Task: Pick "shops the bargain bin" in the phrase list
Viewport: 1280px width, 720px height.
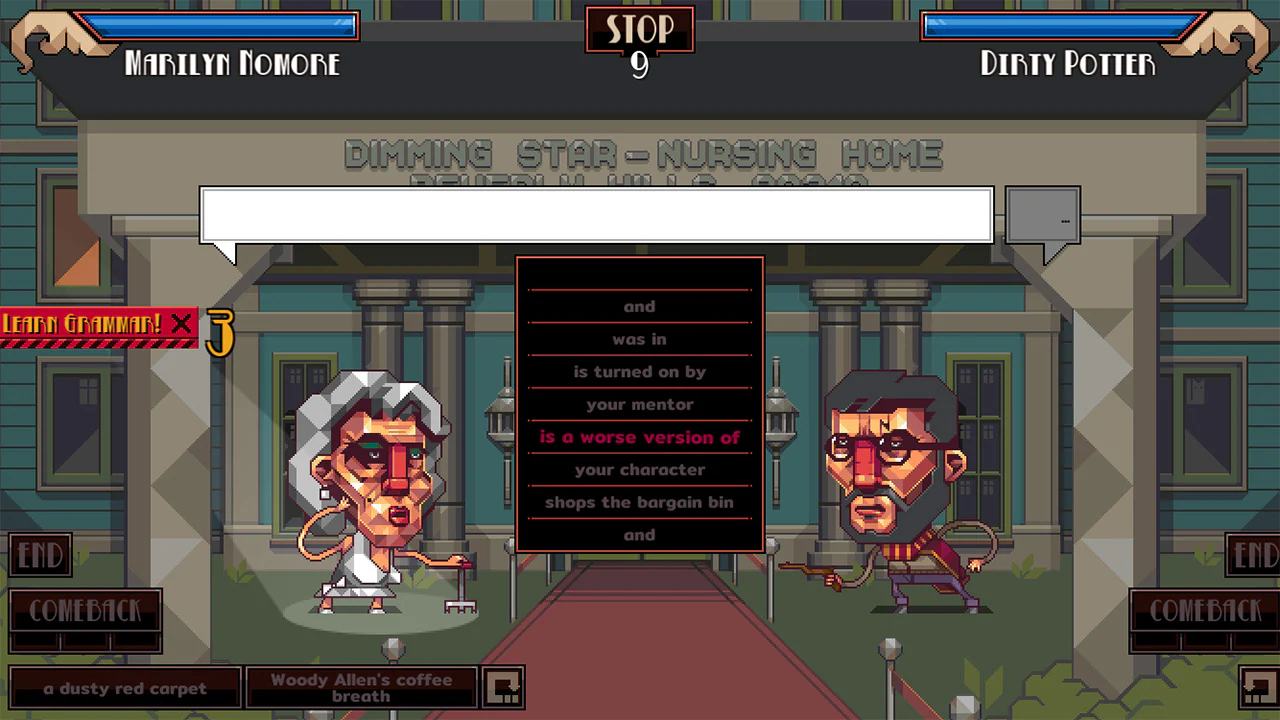Action: point(639,502)
